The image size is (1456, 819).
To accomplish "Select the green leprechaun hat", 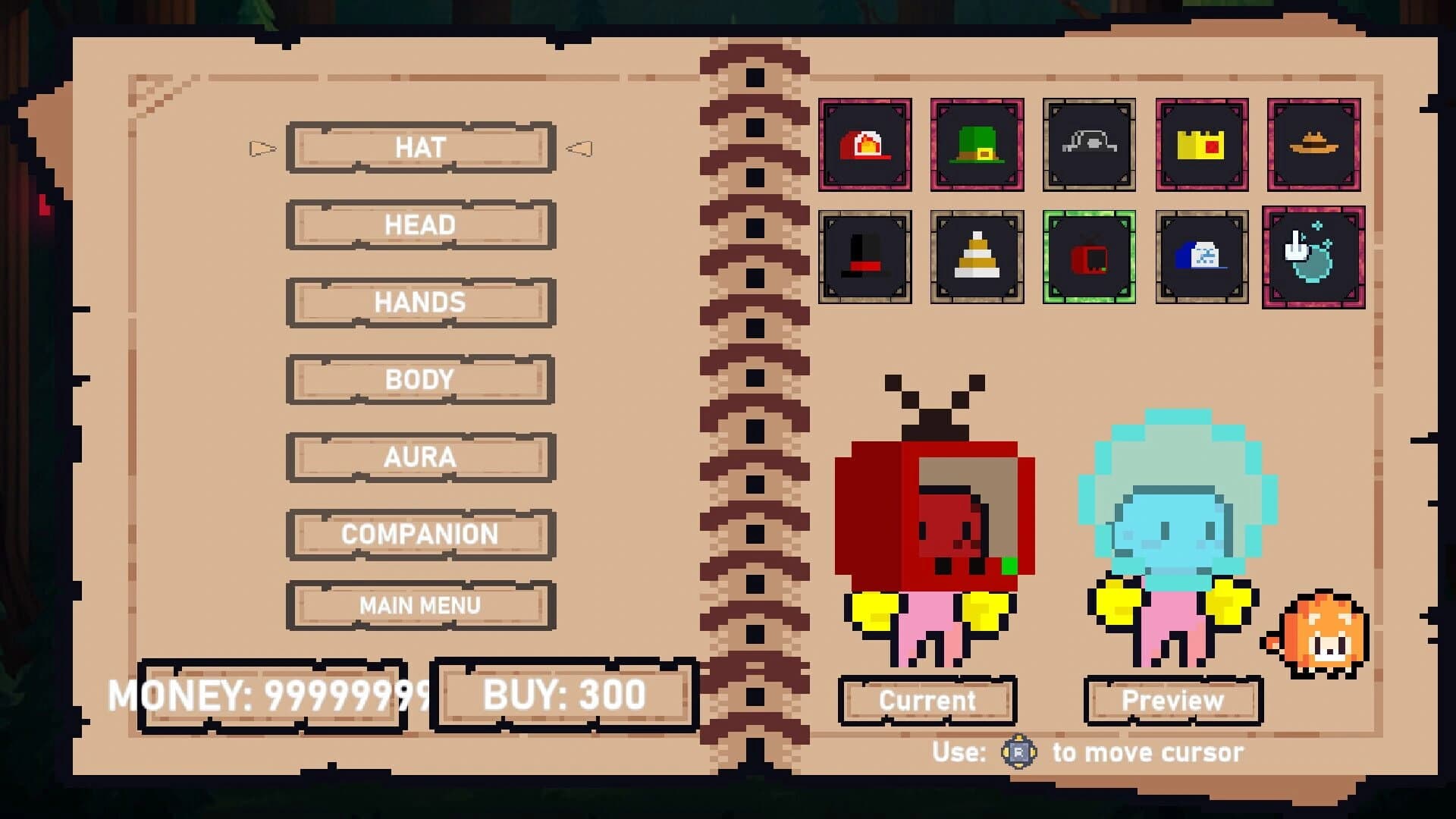I will point(976,144).
